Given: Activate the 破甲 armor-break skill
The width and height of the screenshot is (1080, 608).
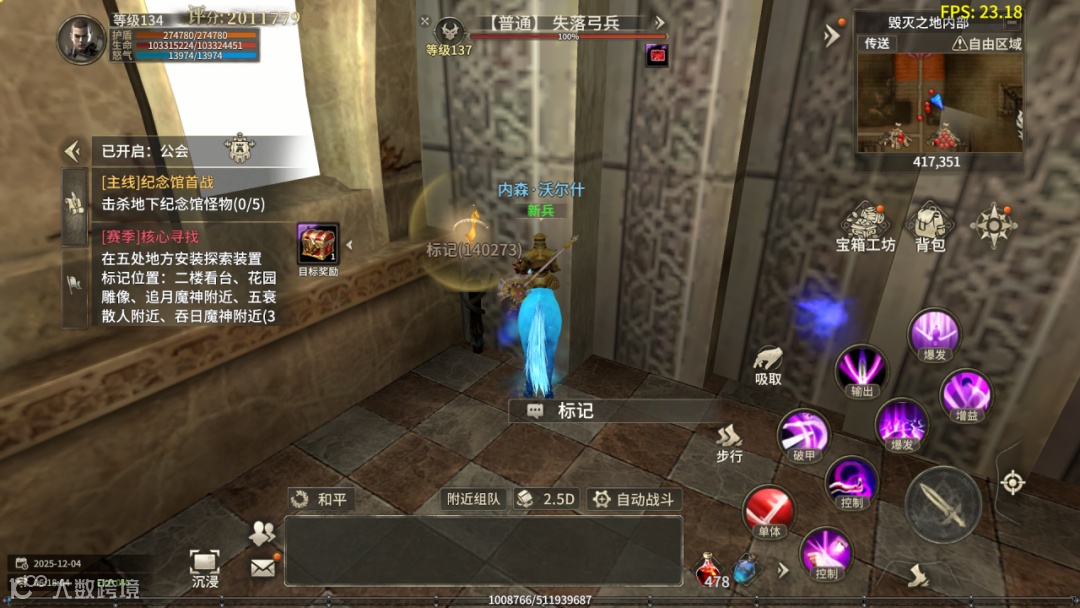Looking at the screenshot, I should [803, 437].
